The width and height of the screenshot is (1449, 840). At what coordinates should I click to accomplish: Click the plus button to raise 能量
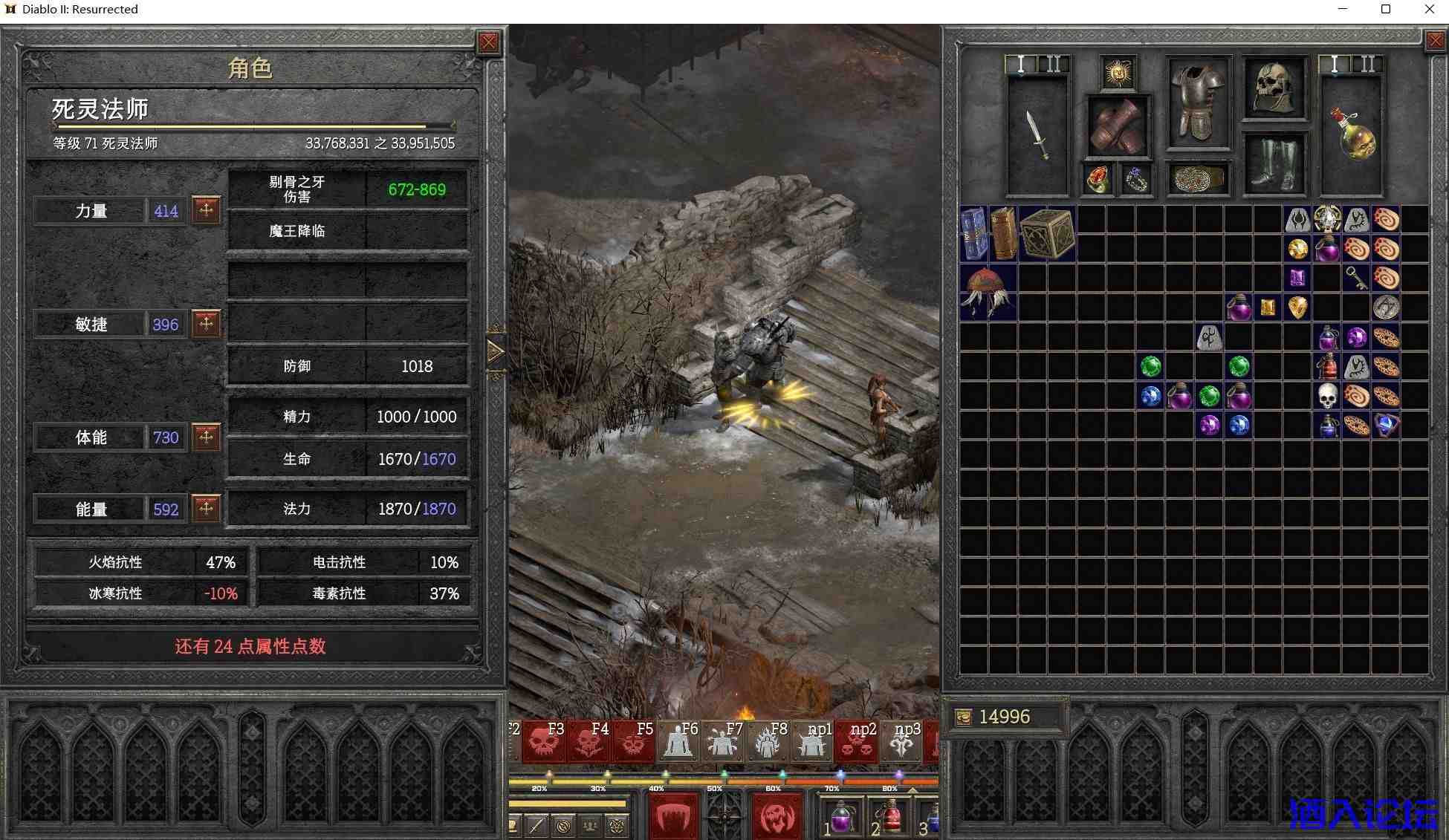pyautogui.click(x=206, y=509)
